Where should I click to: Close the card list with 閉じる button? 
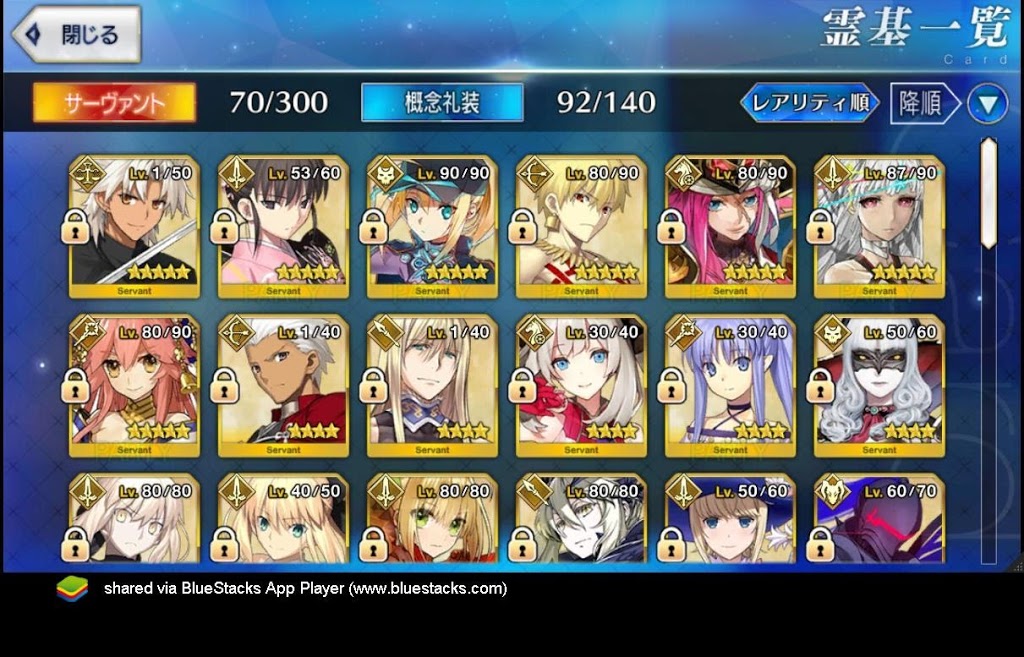click(x=76, y=36)
